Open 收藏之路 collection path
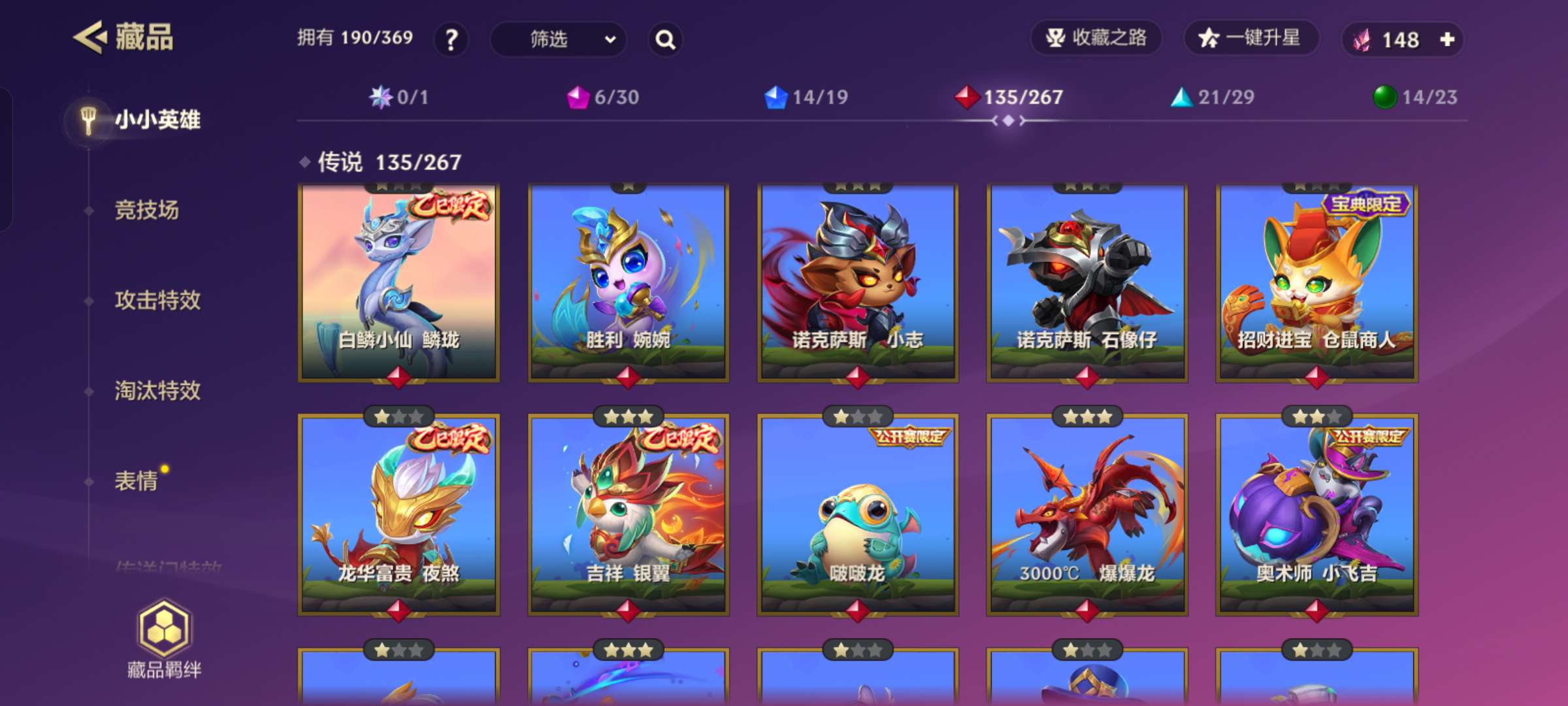Screen dimensions: 1568x706 [x=1096, y=39]
